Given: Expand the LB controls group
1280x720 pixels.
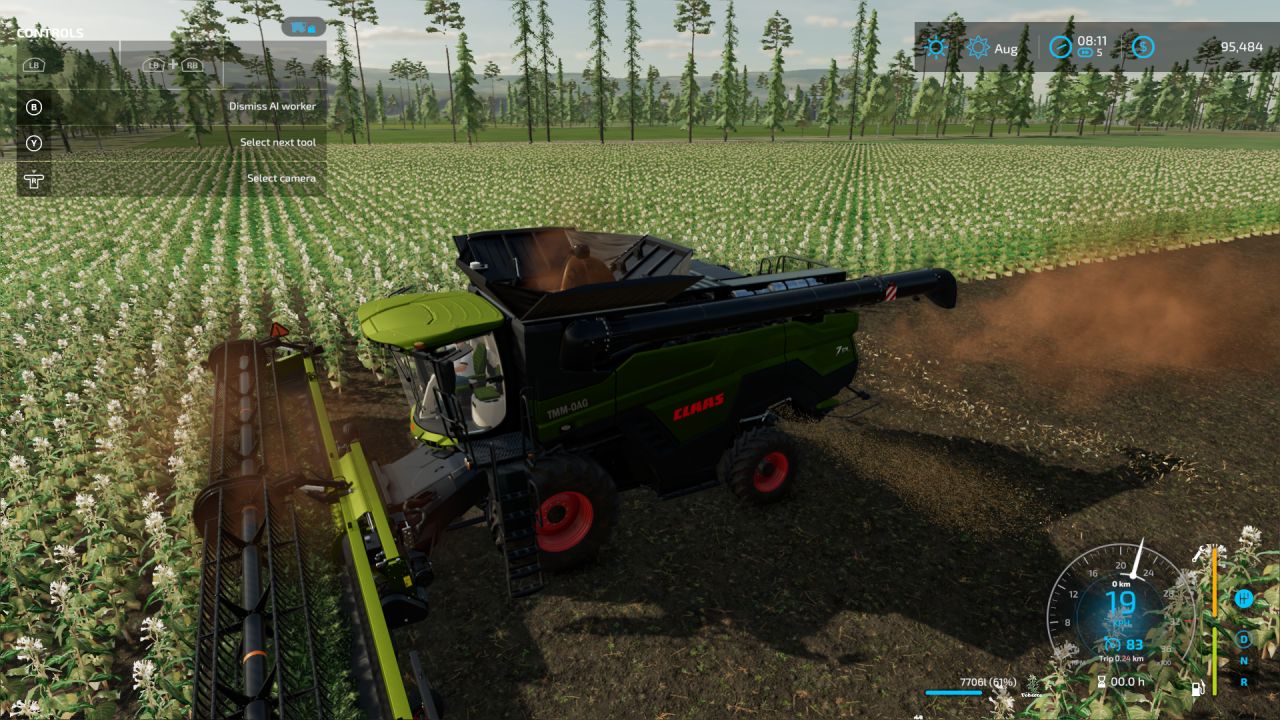Looking at the screenshot, I should [x=35, y=65].
